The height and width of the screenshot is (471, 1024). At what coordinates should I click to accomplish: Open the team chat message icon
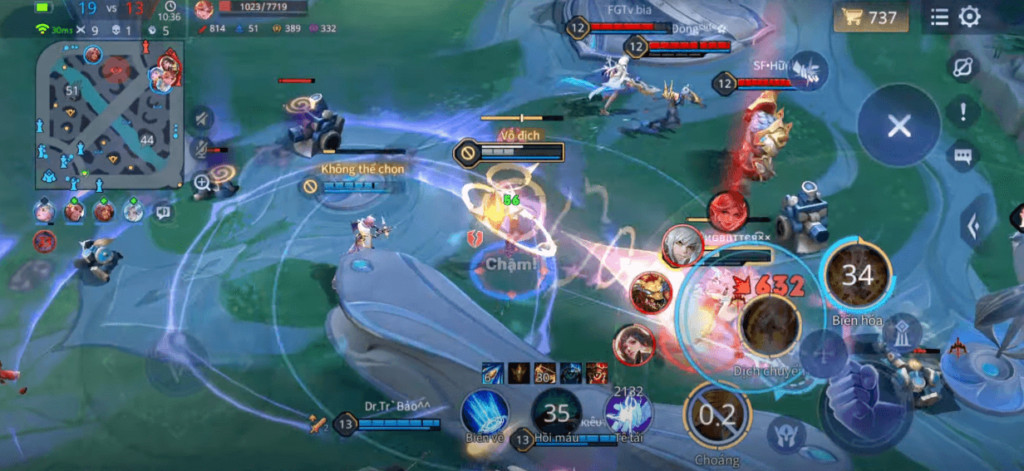coord(163,211)
